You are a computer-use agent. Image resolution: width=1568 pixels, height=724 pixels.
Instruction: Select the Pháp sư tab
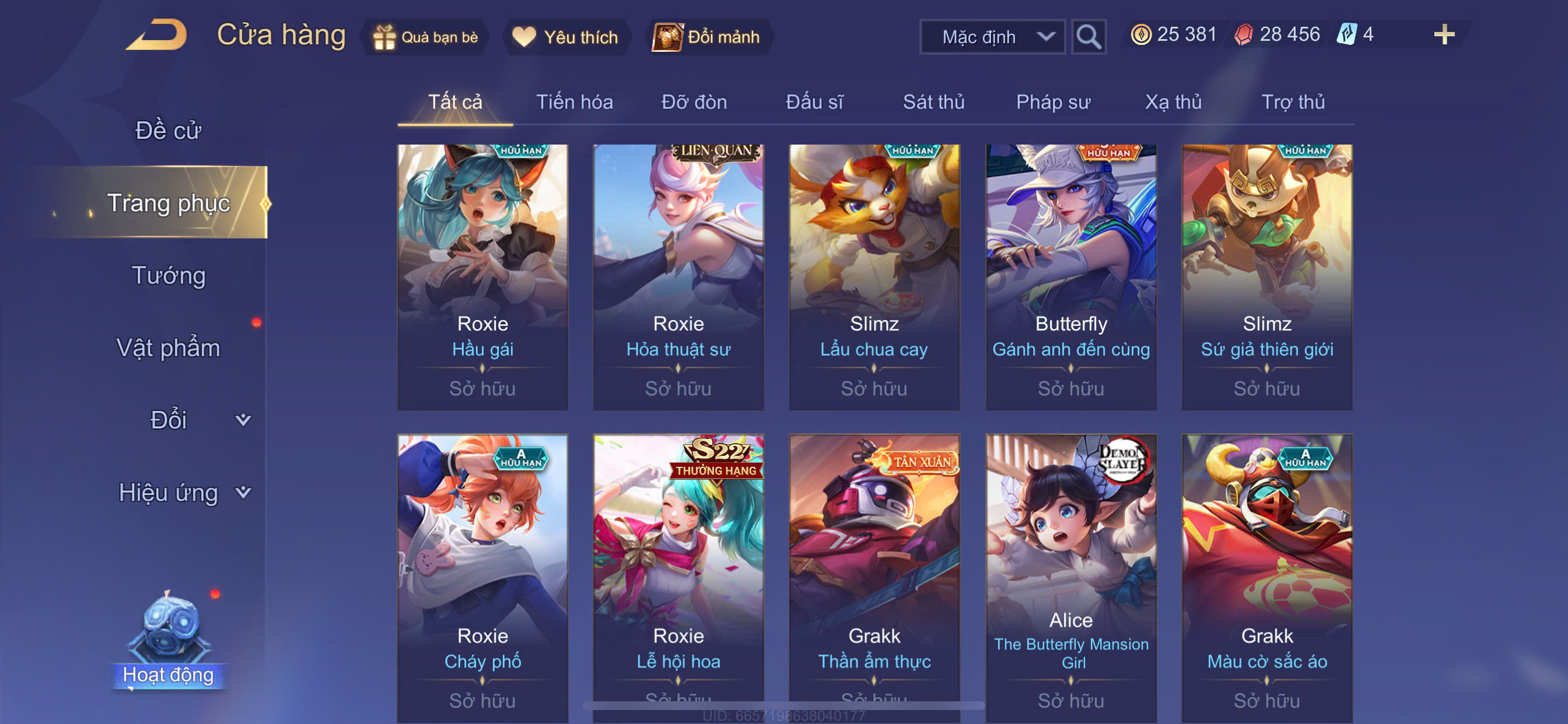pyautogui.click(x=1052, y=101)
